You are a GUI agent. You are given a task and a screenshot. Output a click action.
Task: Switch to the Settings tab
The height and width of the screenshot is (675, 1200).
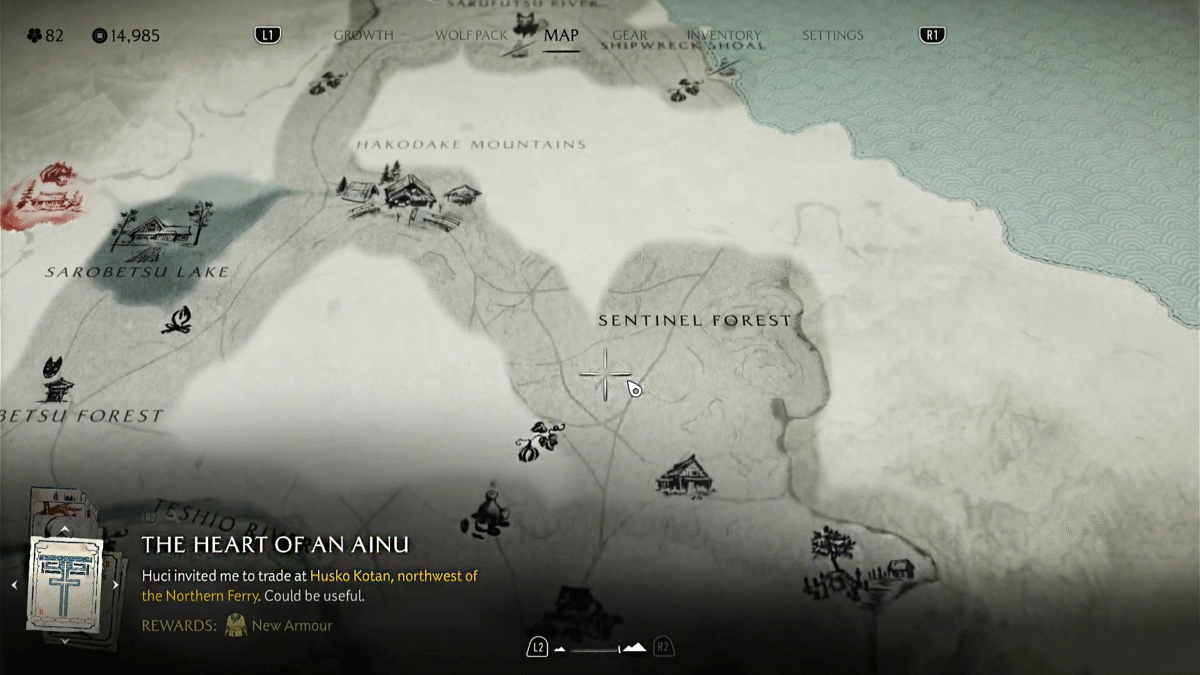832,35
